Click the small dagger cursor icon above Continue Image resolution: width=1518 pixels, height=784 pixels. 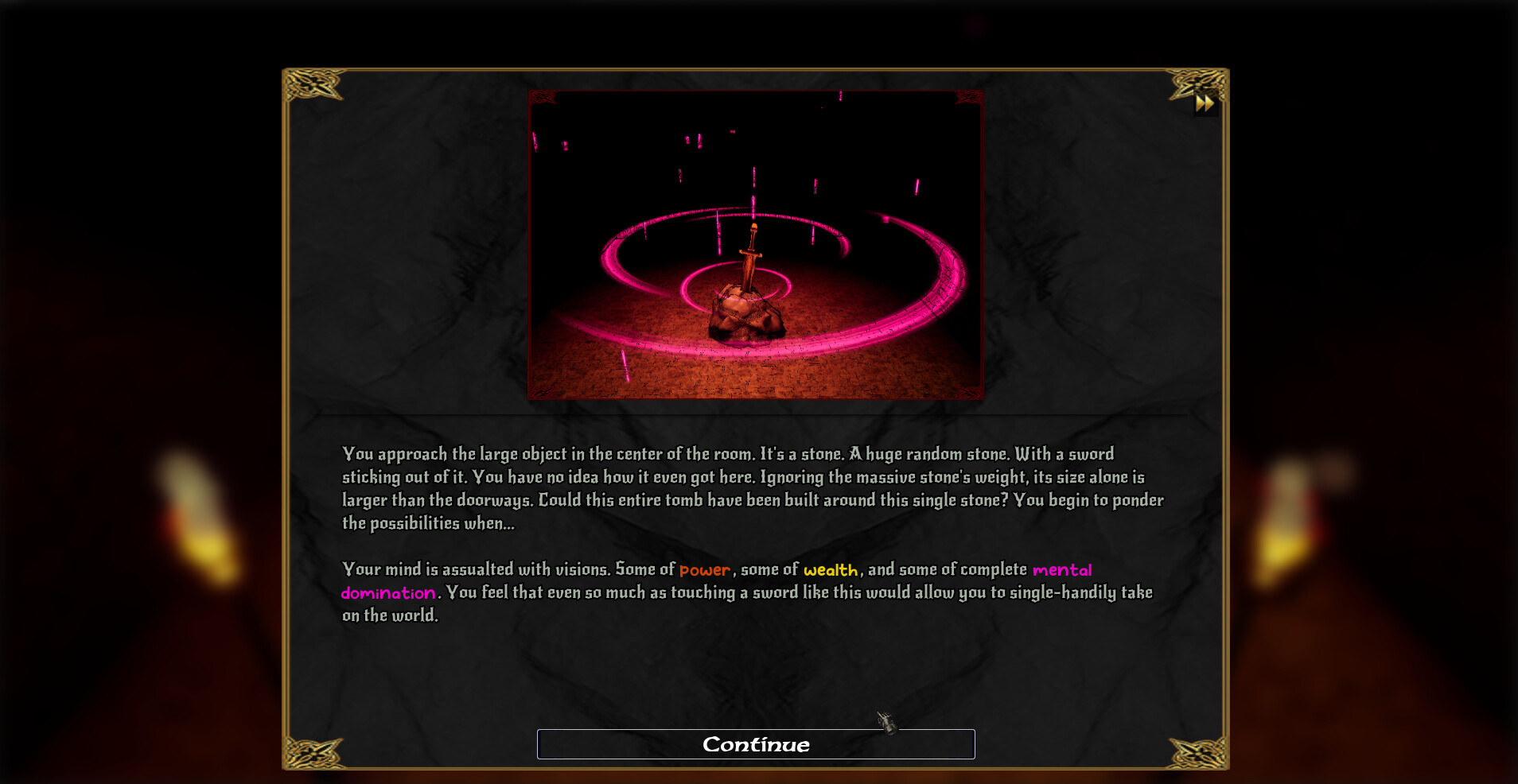tap(885, 722)
